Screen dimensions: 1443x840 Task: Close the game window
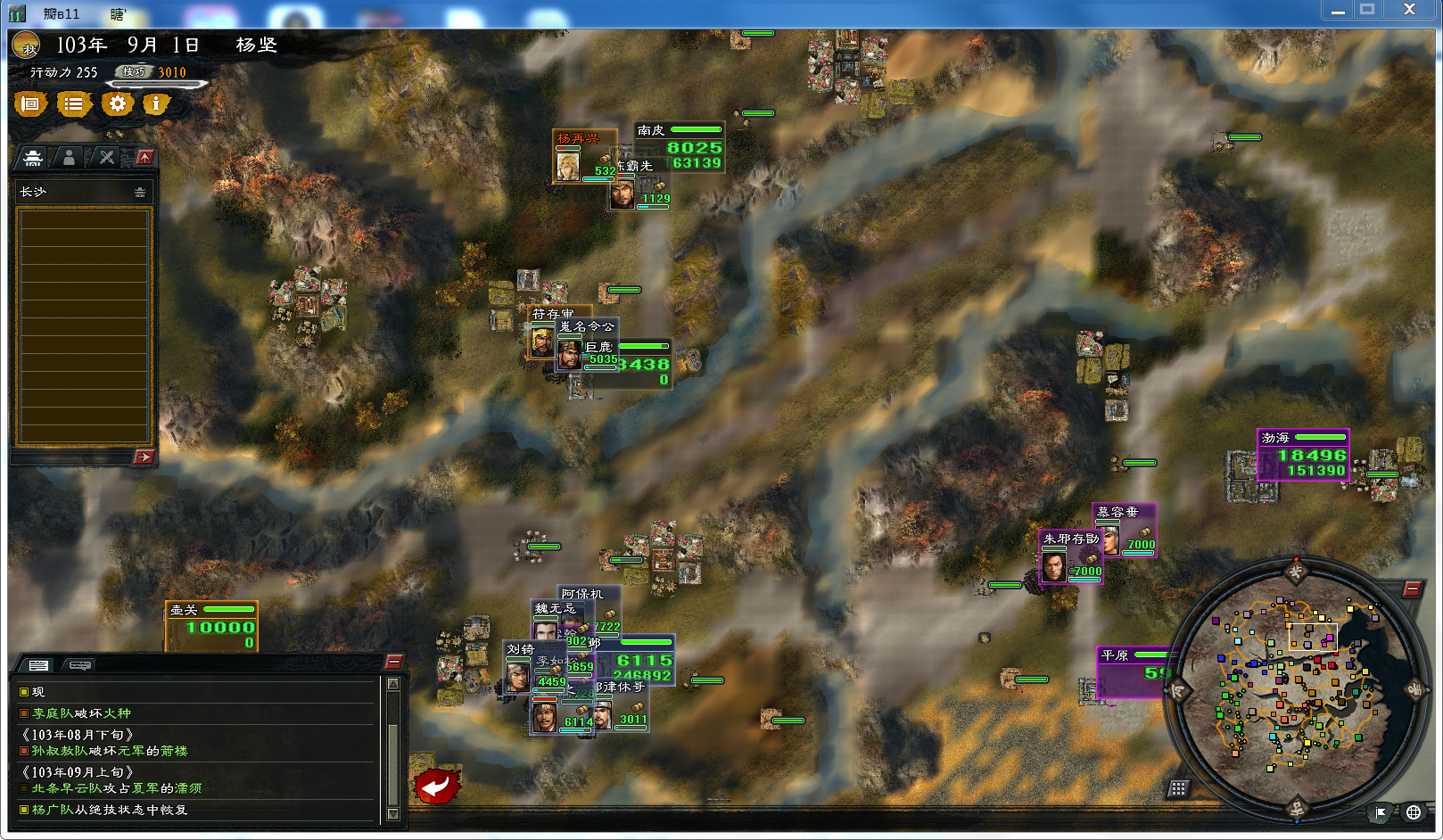[1409, 10]
